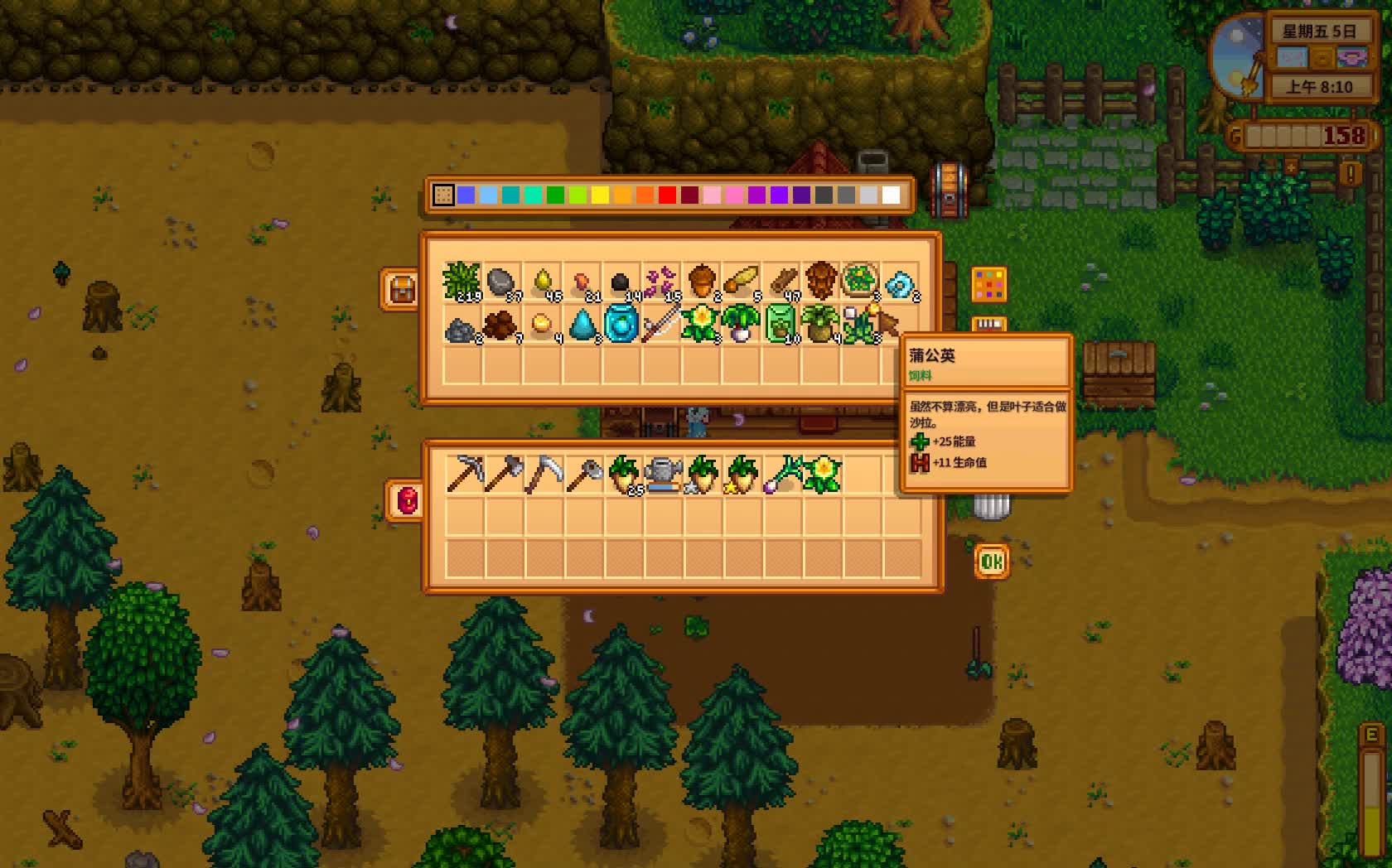Select the fiber stack of 219
This screenshot has height=868, width=1392.
(x=462, y=282)
